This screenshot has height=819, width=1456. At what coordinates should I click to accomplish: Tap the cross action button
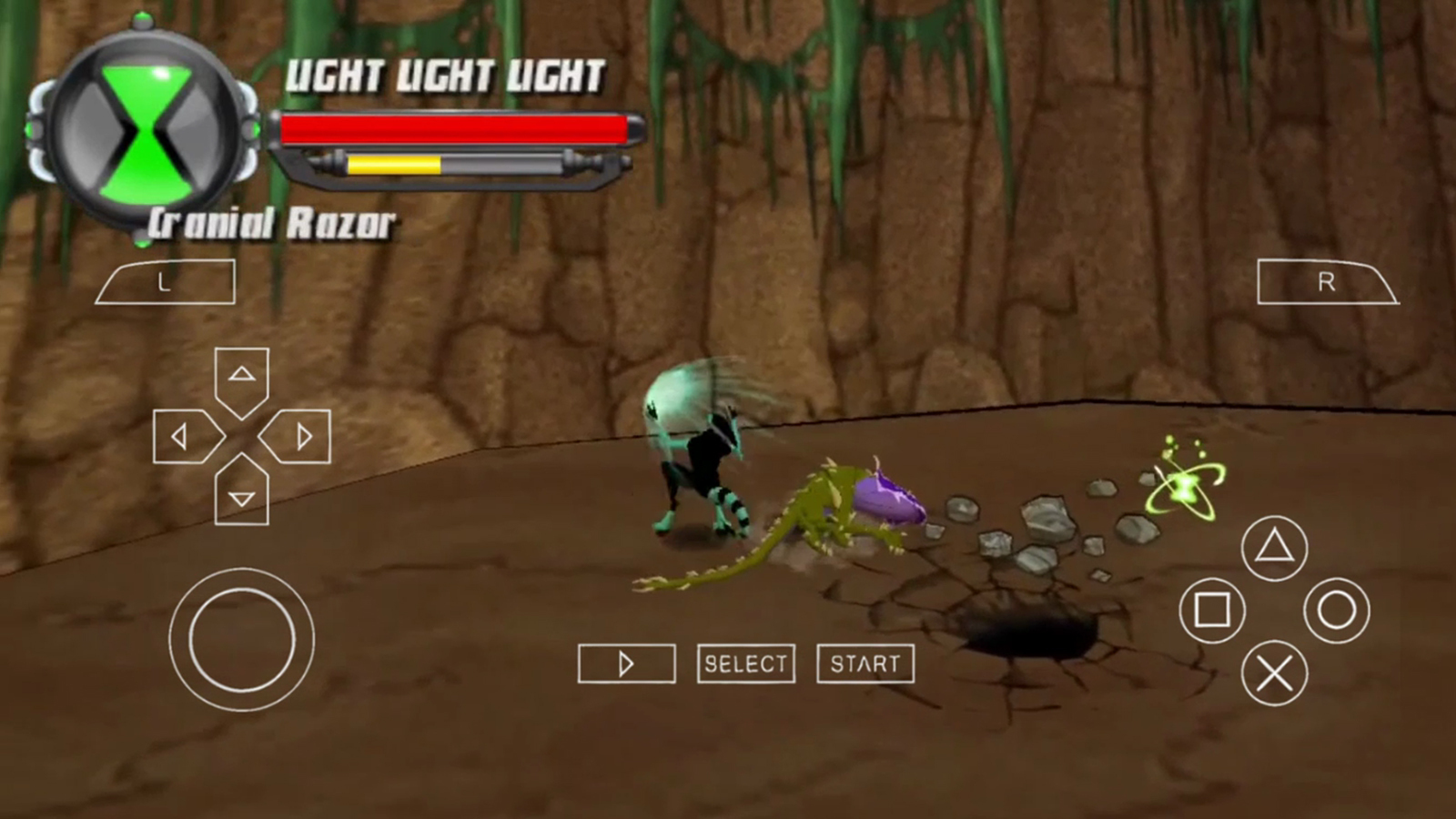1274,673
